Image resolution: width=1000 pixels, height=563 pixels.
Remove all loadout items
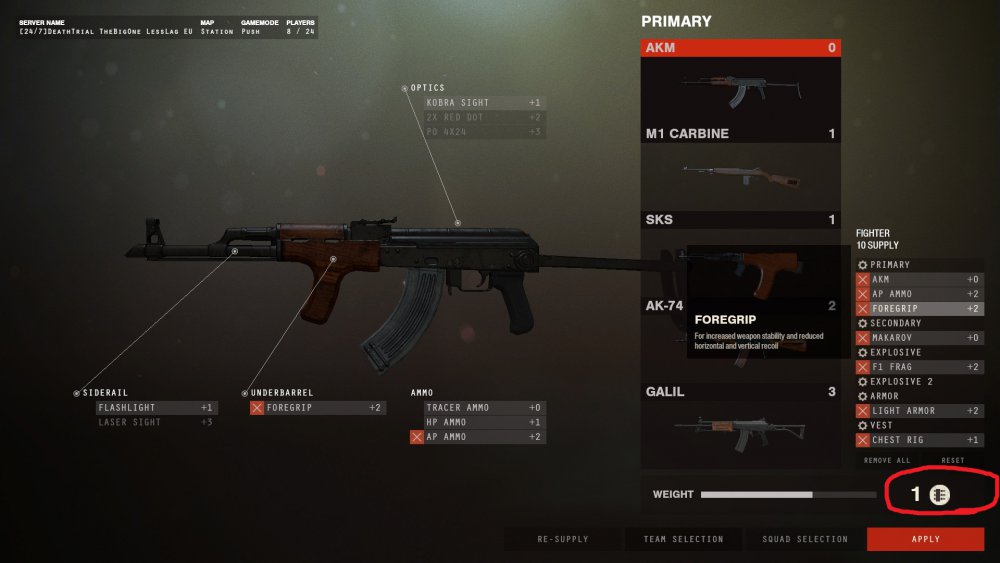[x=886, y=460]
